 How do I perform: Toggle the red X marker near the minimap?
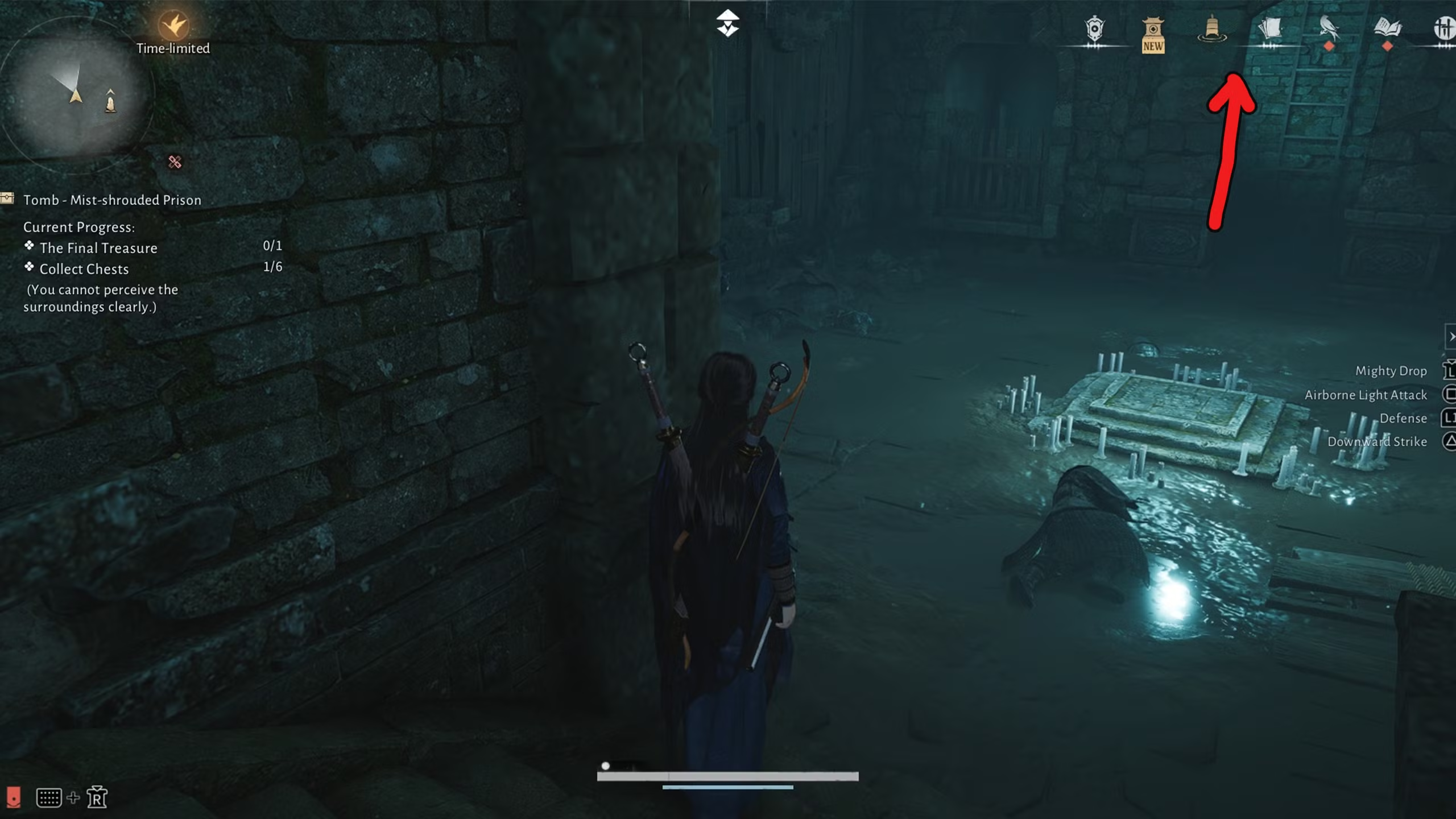tap(174, 164)
